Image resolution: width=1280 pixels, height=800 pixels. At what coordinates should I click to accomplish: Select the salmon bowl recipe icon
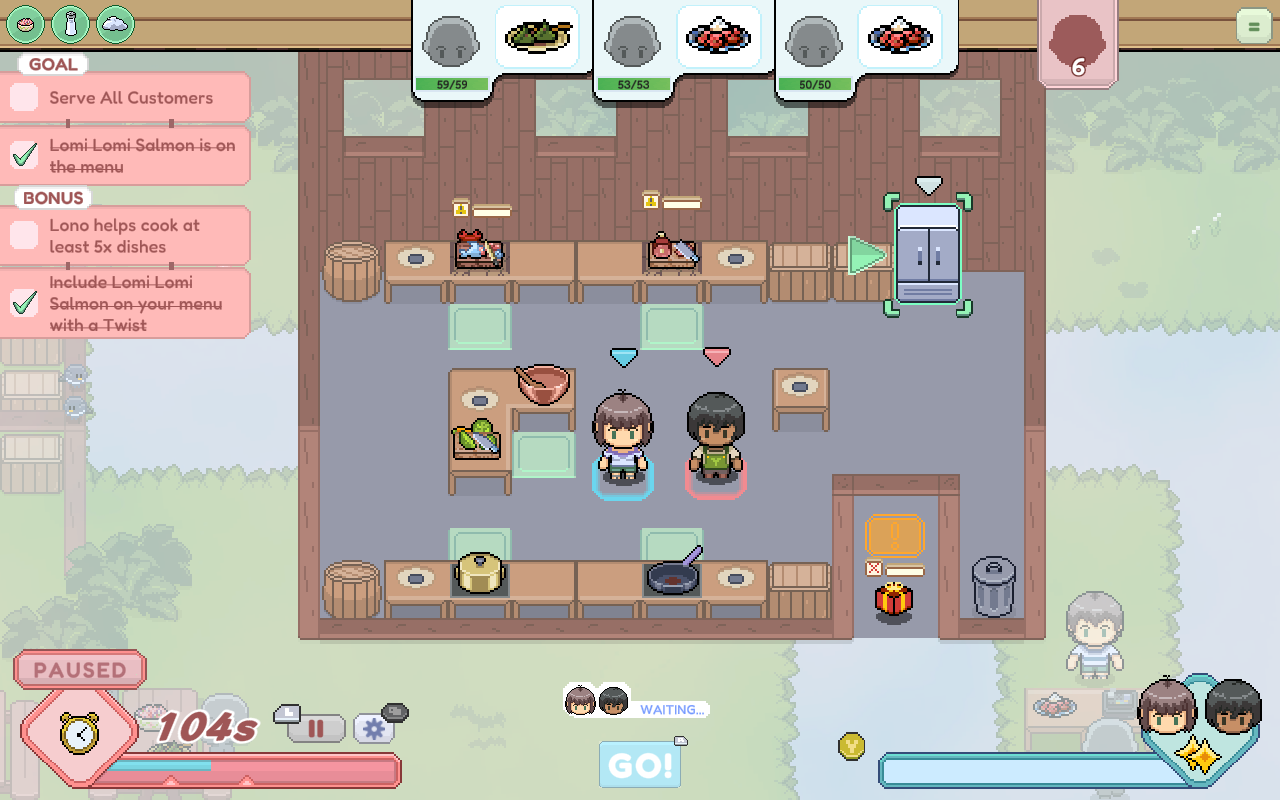pyautogui.click(x=25, y=23)
